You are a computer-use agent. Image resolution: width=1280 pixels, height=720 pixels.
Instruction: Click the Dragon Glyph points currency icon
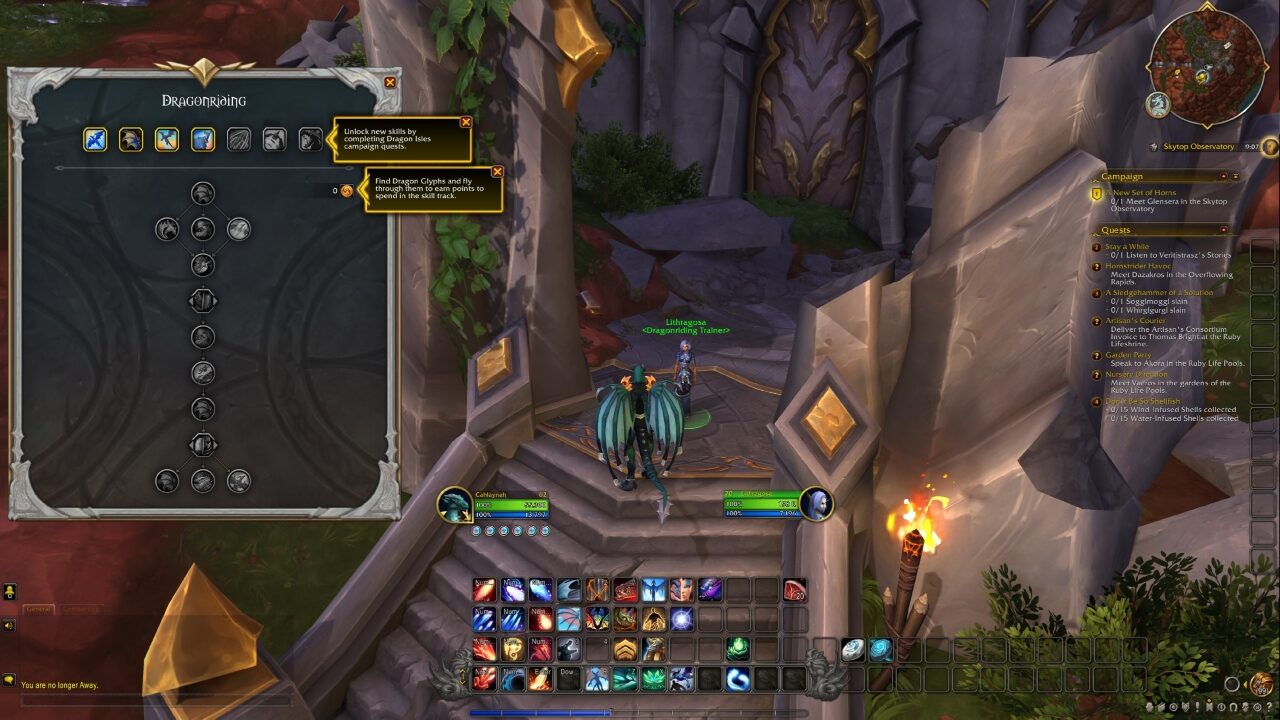point(347,190)
